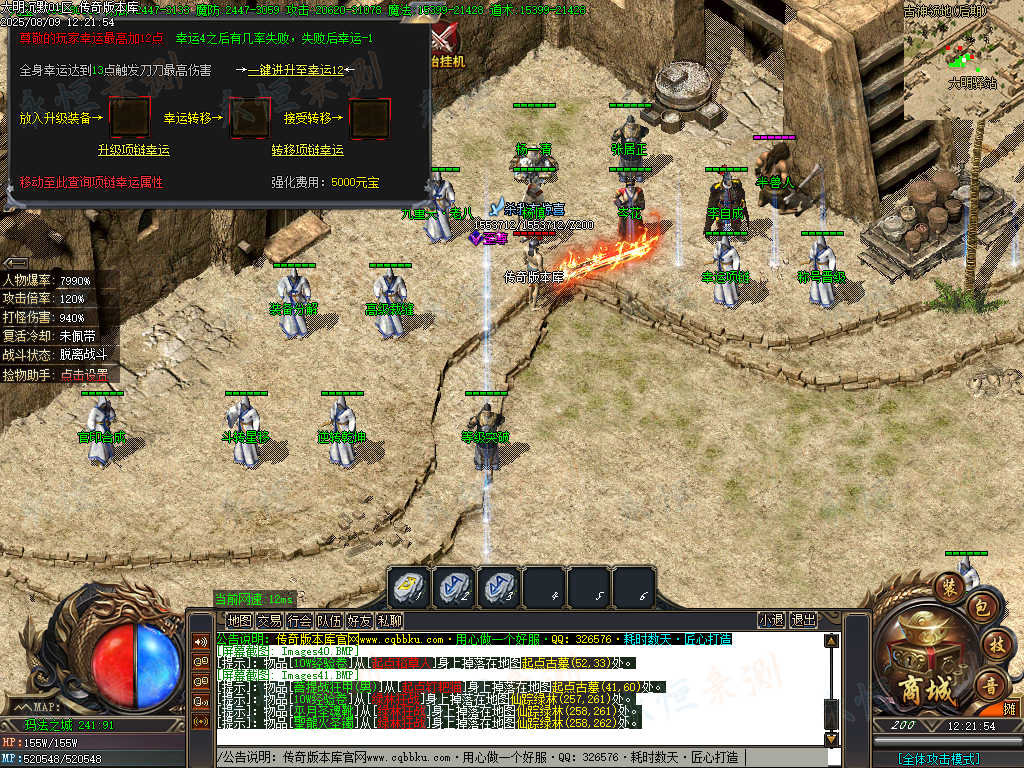Click the 退出 exit button
Image resolution: width=1024 pixels, height=768 pixels.
tap(803, 621)
